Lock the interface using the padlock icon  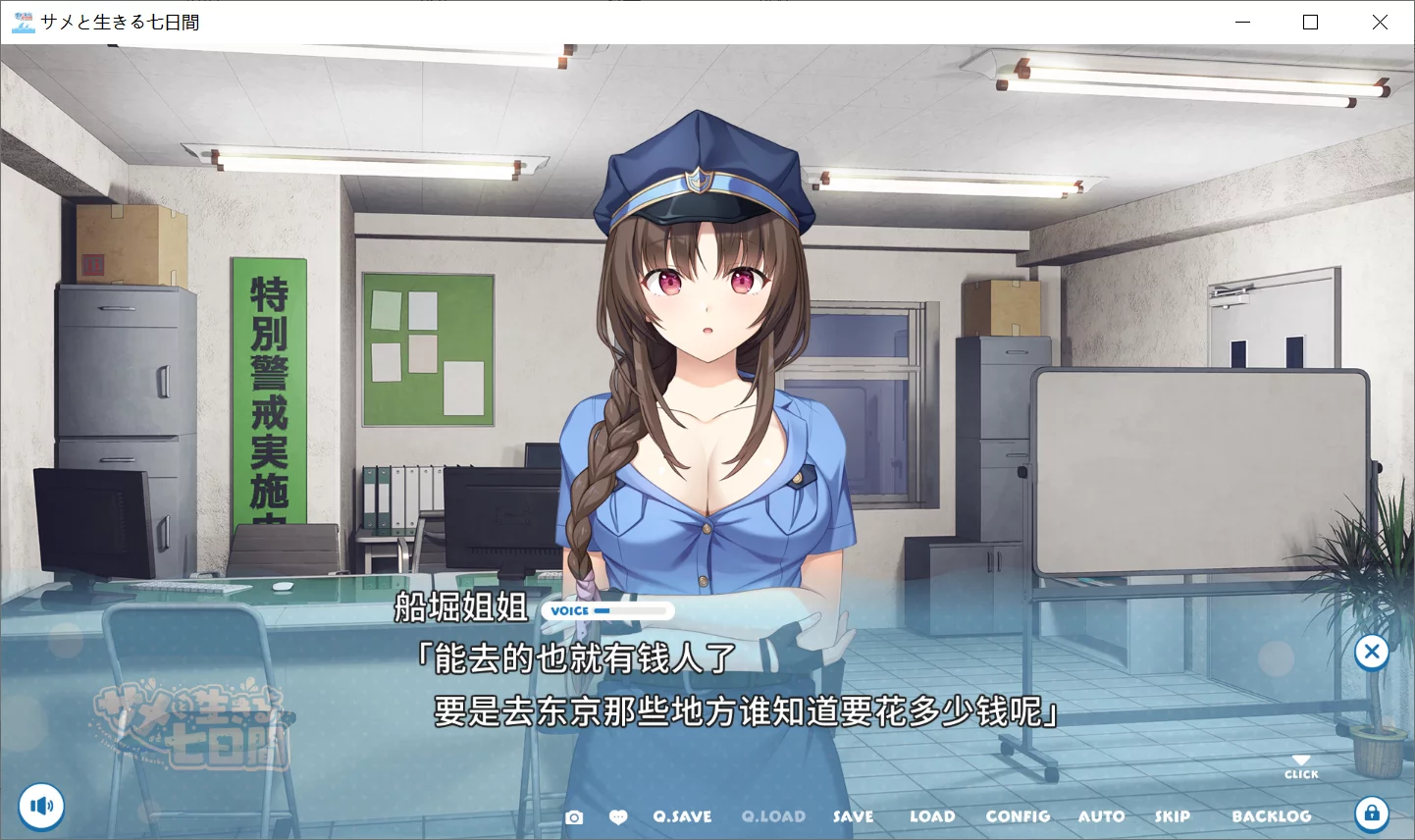pyautogui.click(x=1372, y=814)
